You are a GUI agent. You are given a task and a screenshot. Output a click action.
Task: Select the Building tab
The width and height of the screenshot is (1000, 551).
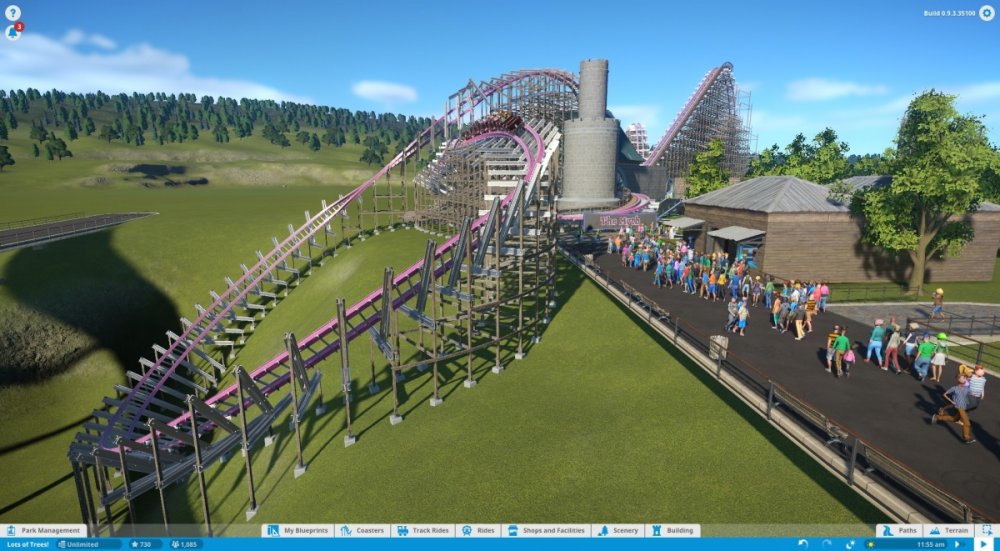coord(672,531)
